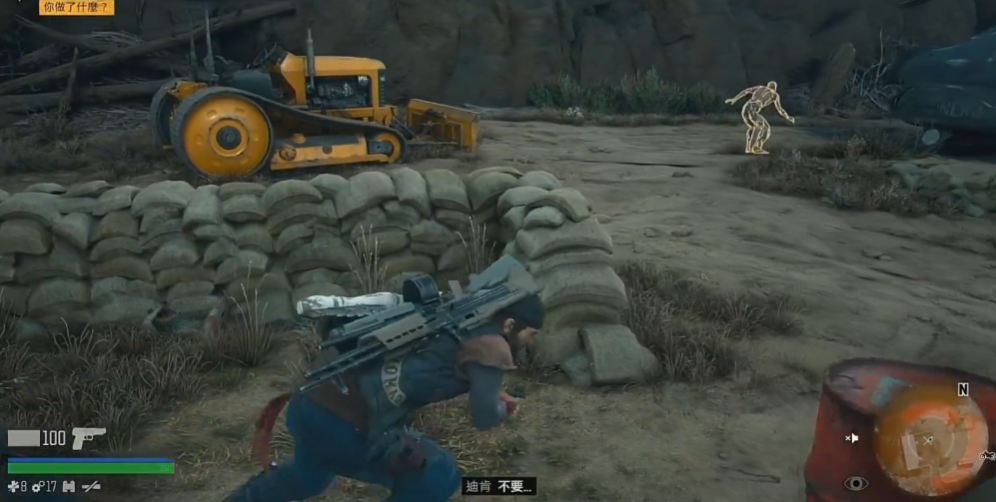This screenshot has width=996, height=502.
Task: Open the yellow mission objective banner
Action: pyautogui.click(x=77, y=7)
